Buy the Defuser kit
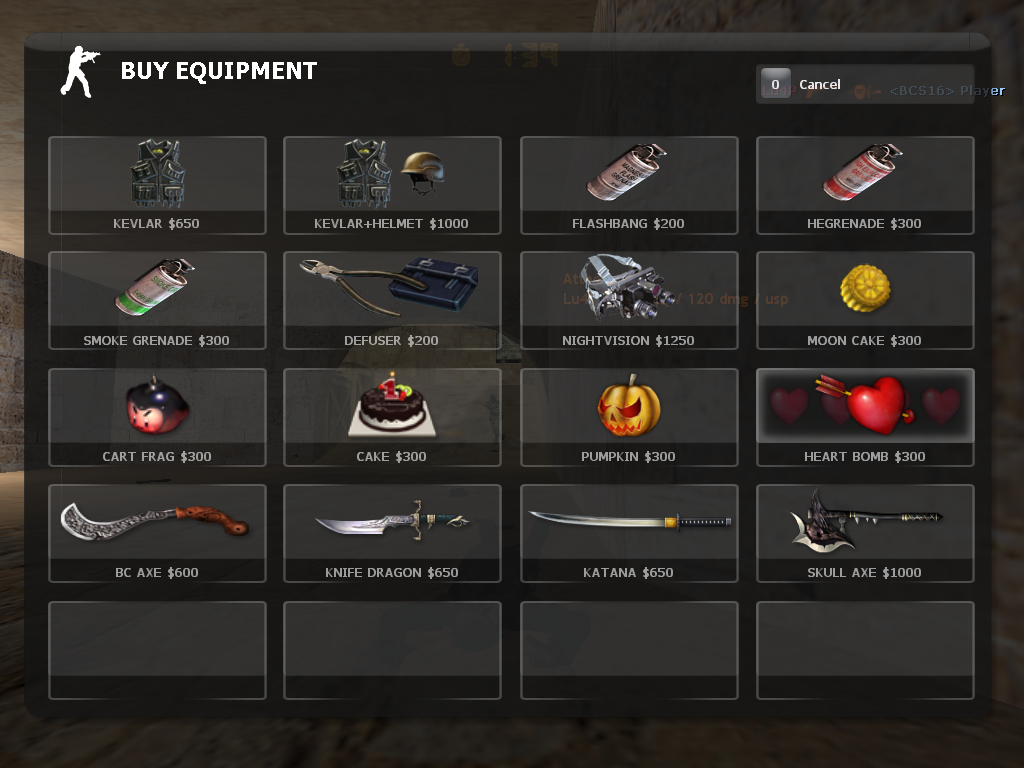 click(x=392, y=300)
